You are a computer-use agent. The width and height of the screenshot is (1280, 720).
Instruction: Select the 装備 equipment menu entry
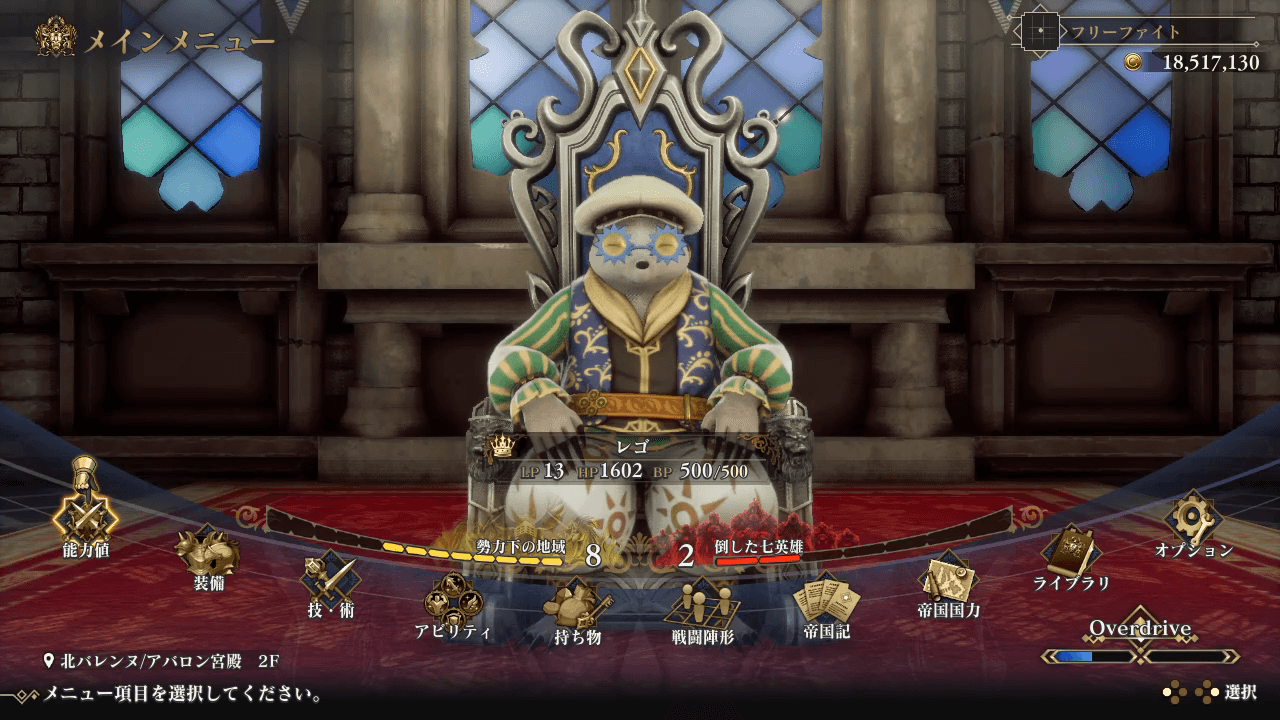coord(208,553)
